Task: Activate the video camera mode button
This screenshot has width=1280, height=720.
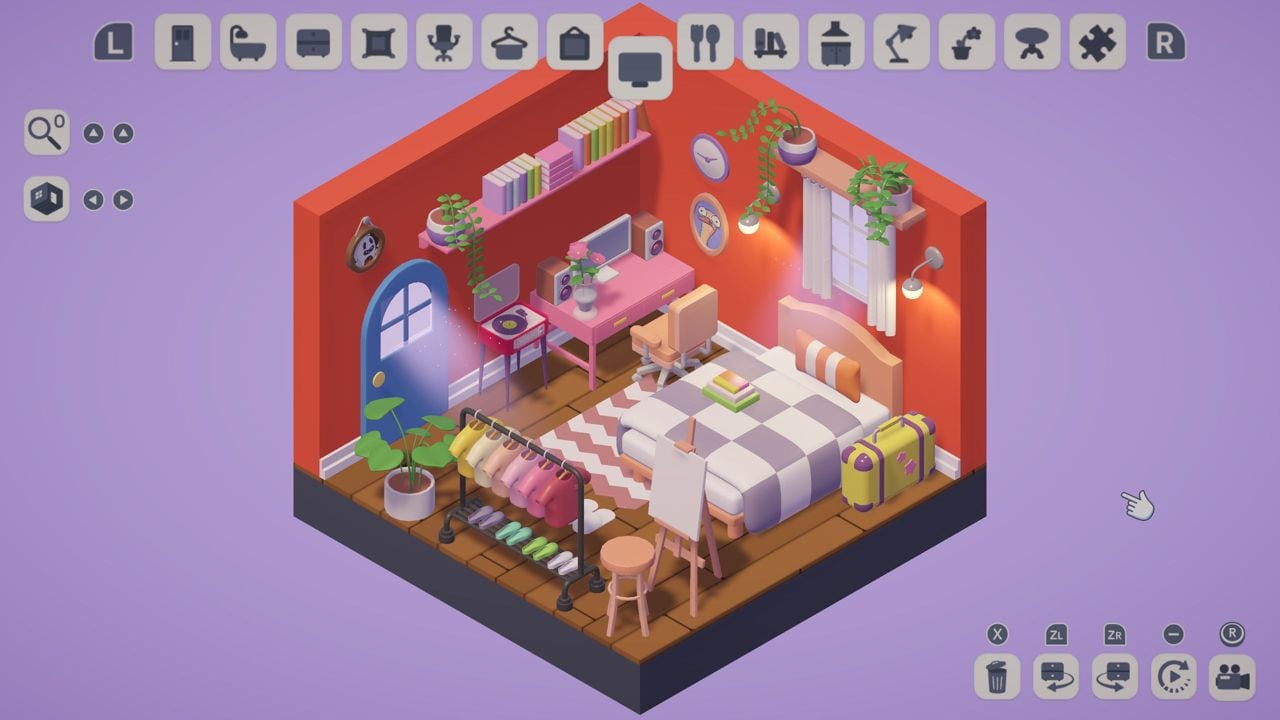Action: [x=1232, y=677]
